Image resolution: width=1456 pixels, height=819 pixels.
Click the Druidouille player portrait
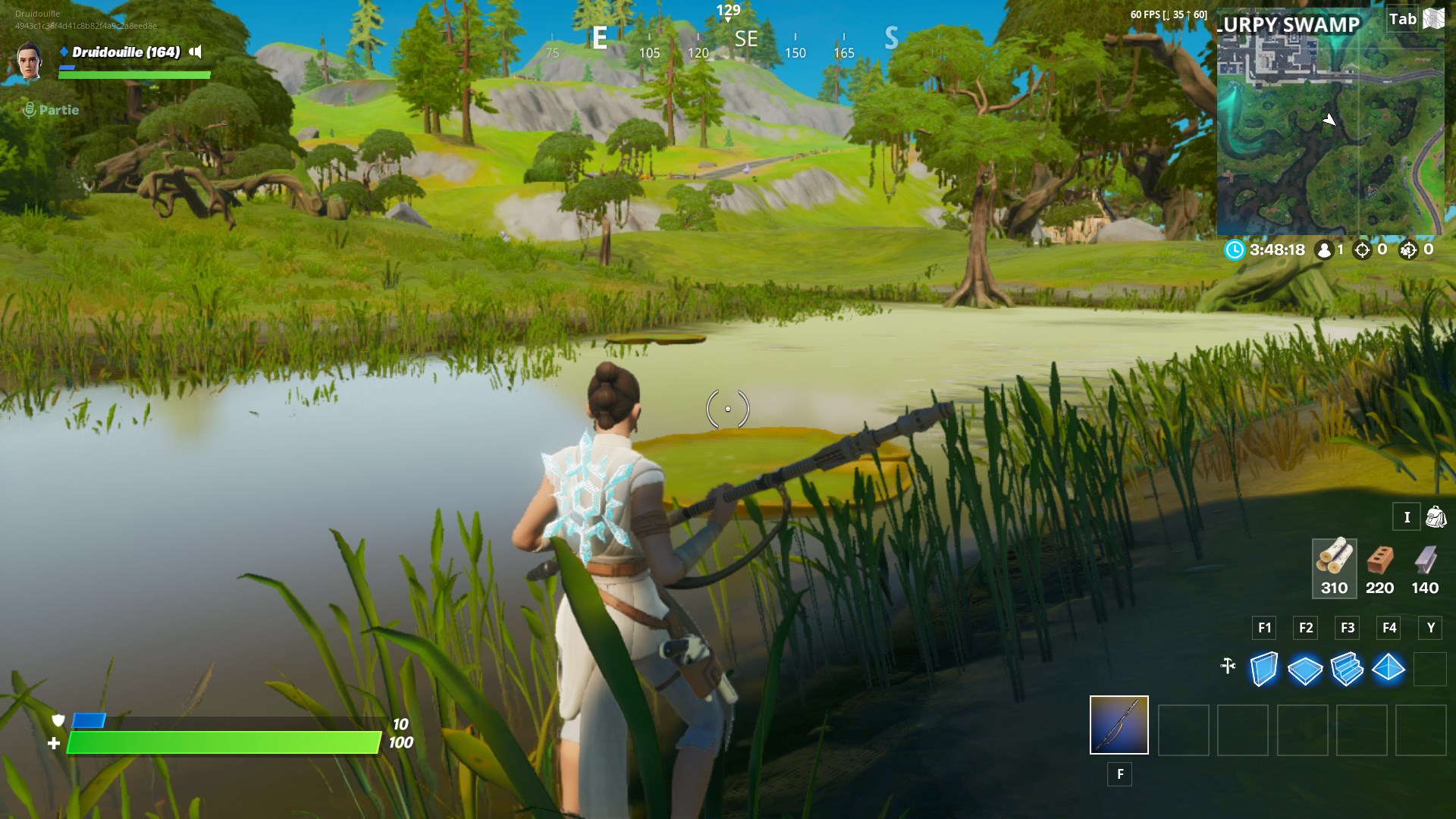coord(30,61)
